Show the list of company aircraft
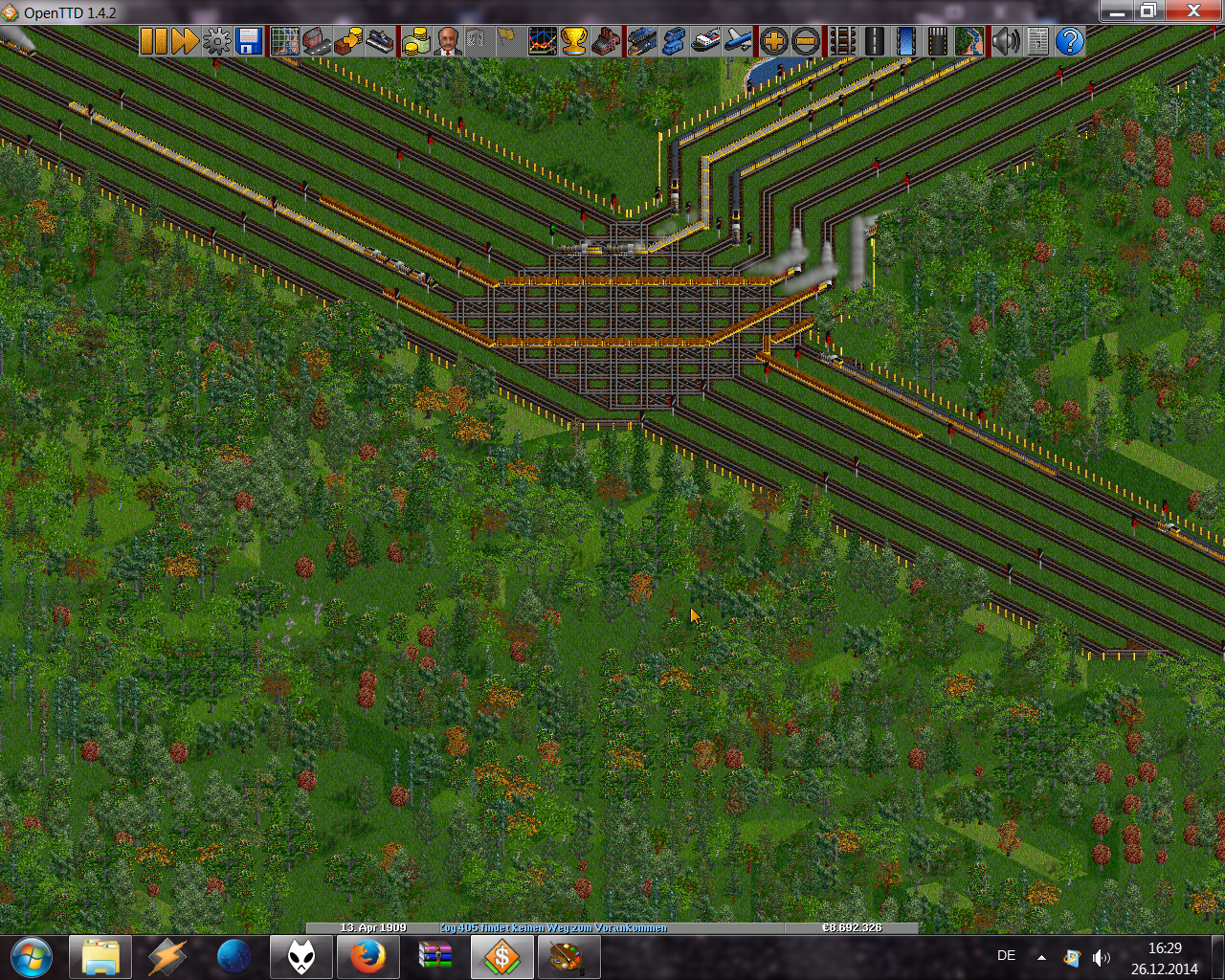Screen dimensions: 1225x980 (738, 41)
